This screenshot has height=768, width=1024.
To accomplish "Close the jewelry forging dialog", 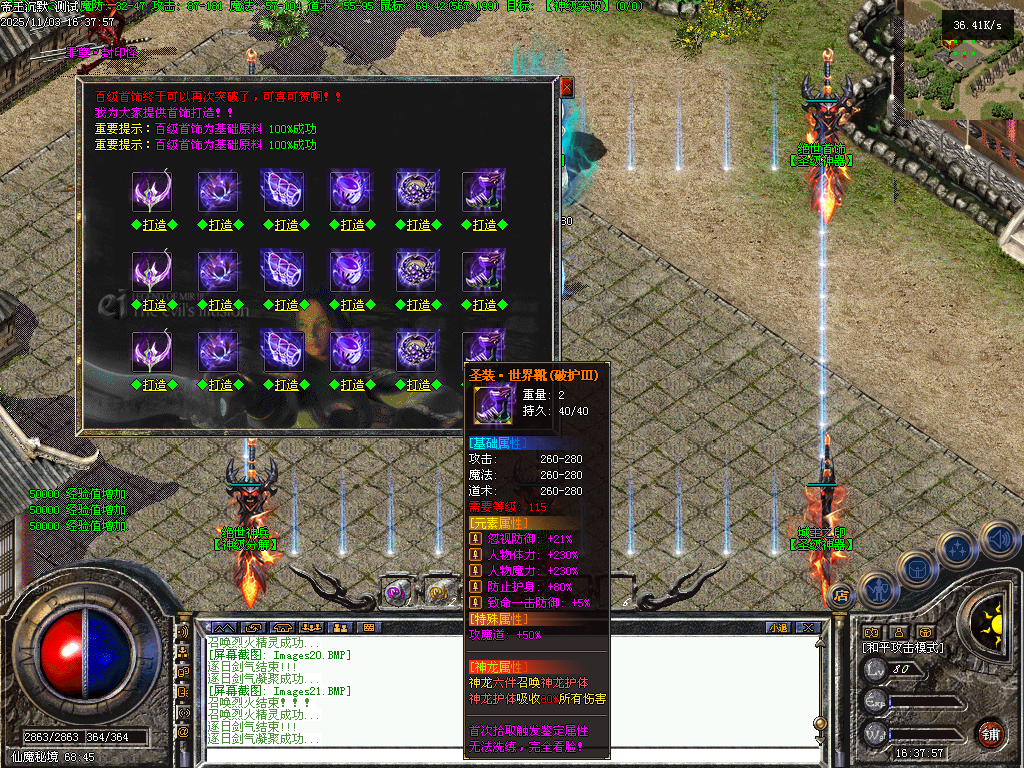I will (x=566, y=87).
